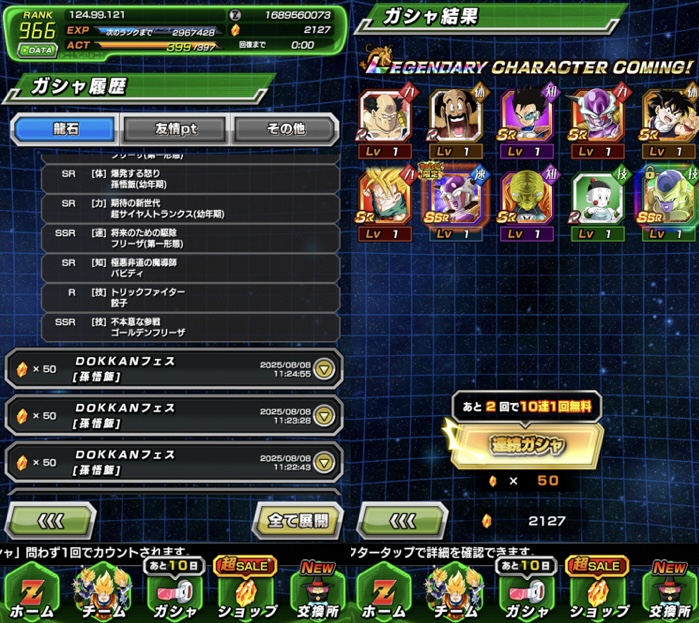Viewport: 699px width, 623px height.
Task: Select the Babidi SR card
Action: (527, 200)
